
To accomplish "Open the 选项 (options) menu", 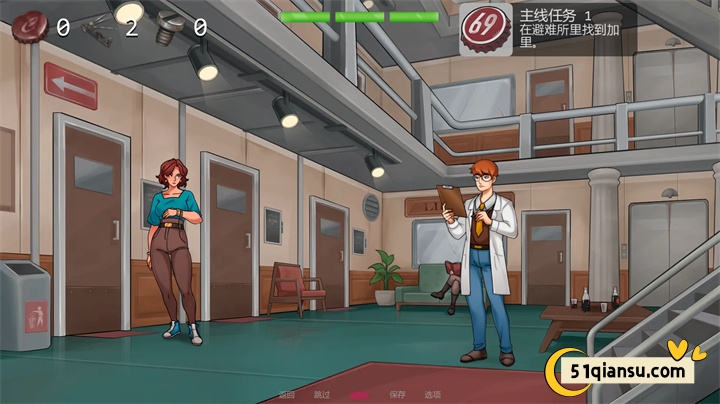I will 433,395.
